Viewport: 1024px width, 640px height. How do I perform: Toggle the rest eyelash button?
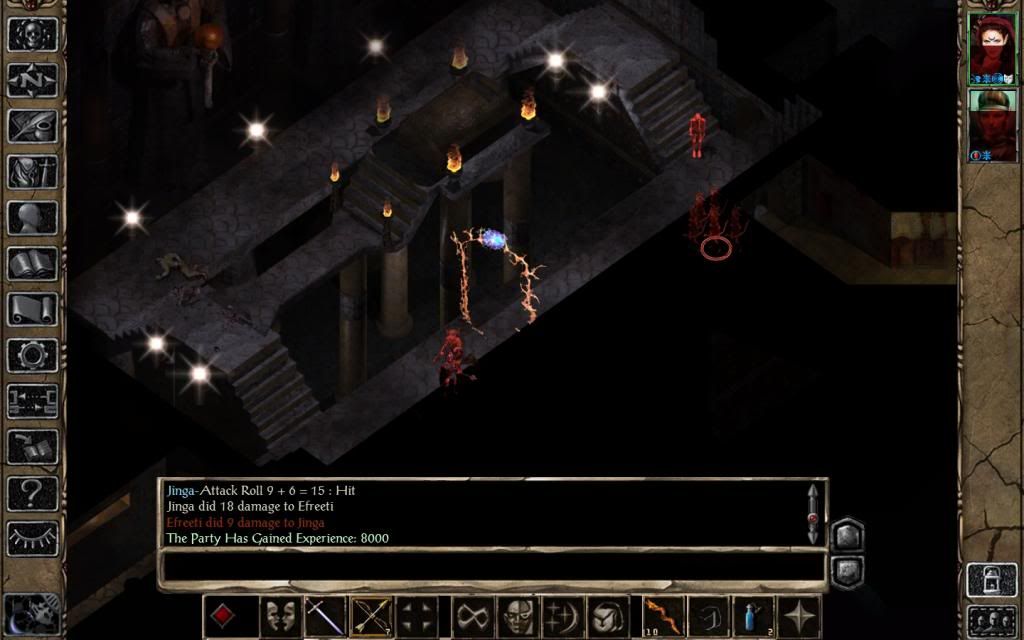click(x=32, y=538)
